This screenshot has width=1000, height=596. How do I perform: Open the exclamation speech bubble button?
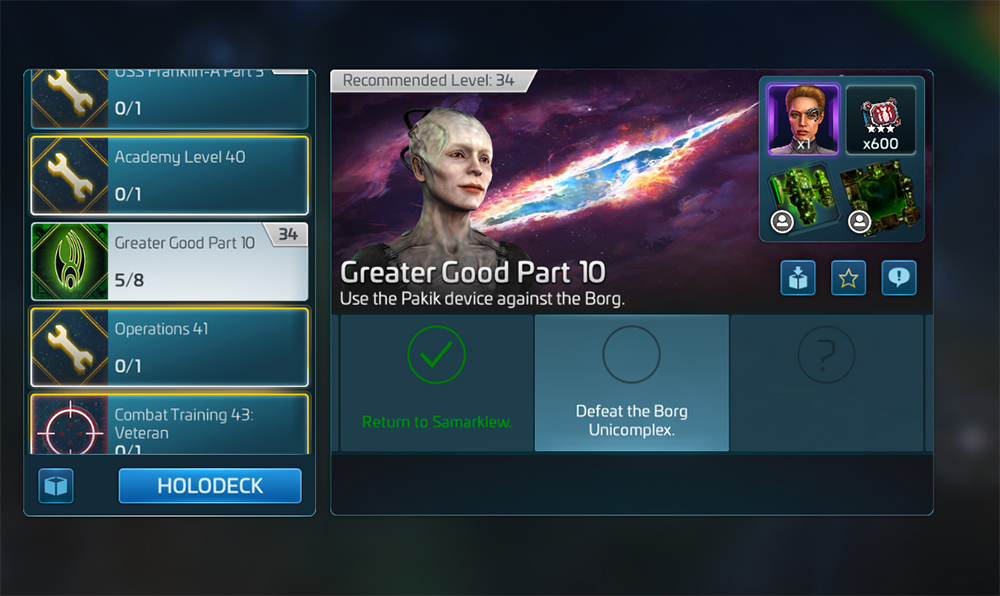(x=898, y=279)
